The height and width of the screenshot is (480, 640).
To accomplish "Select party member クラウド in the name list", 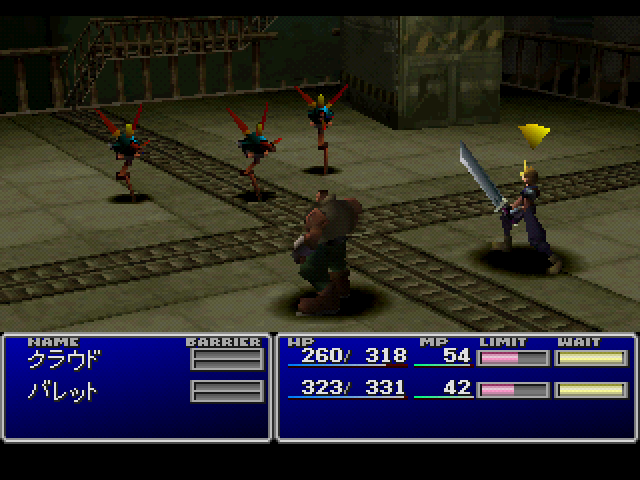I will click(x=64, y=359).
